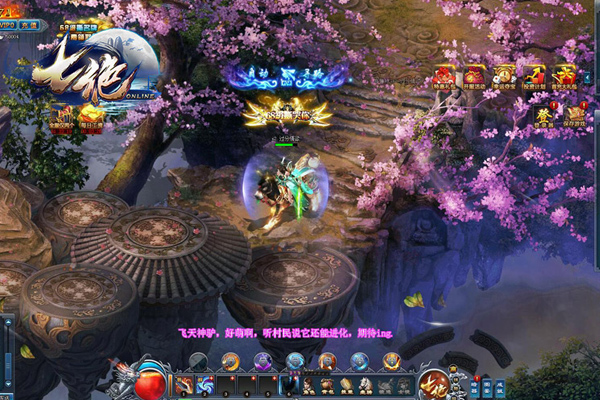Open the 幸运夺宝 lucky treasure icon

[504, 77]
